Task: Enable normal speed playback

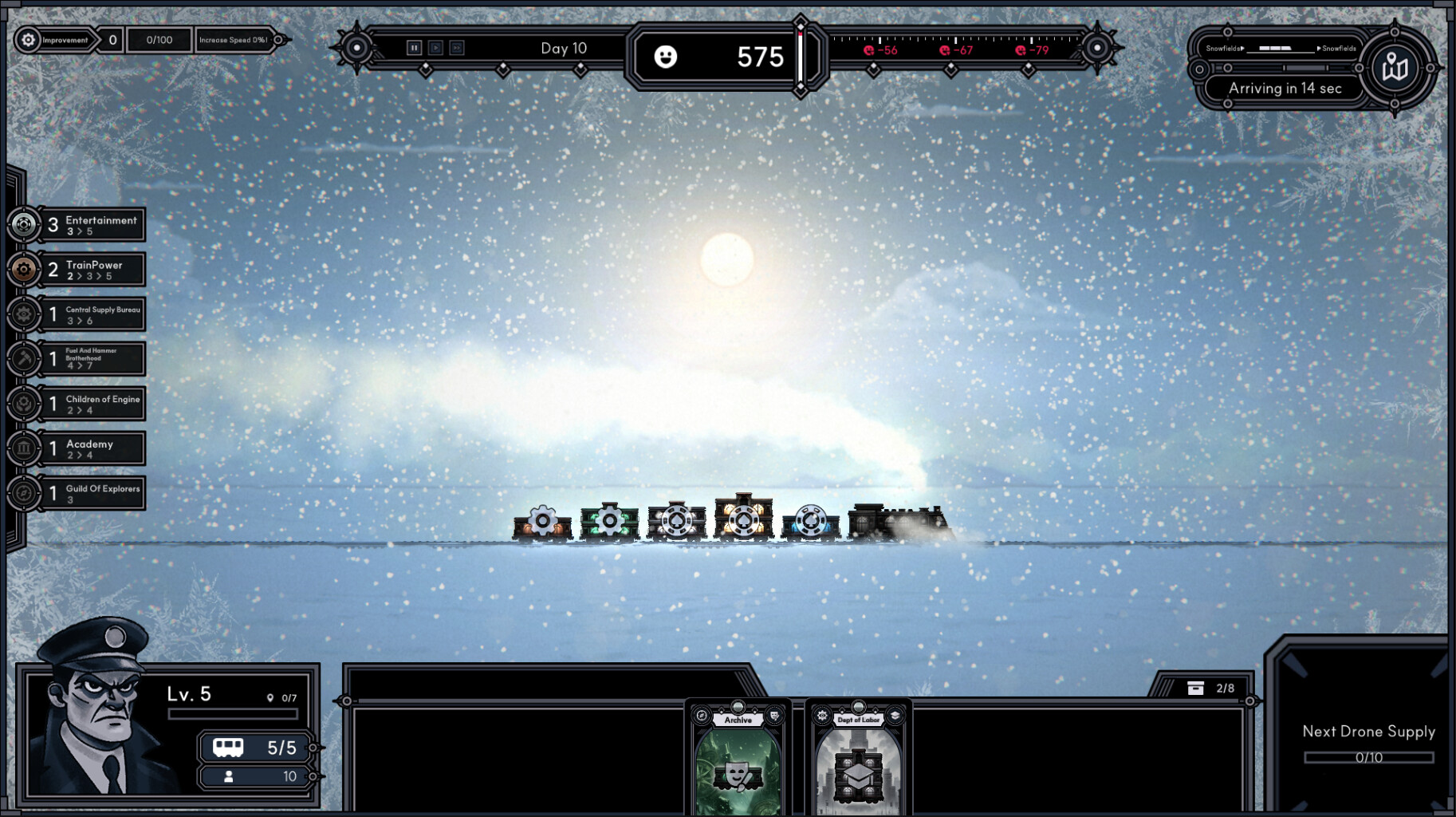Action: tap(435, 47)
